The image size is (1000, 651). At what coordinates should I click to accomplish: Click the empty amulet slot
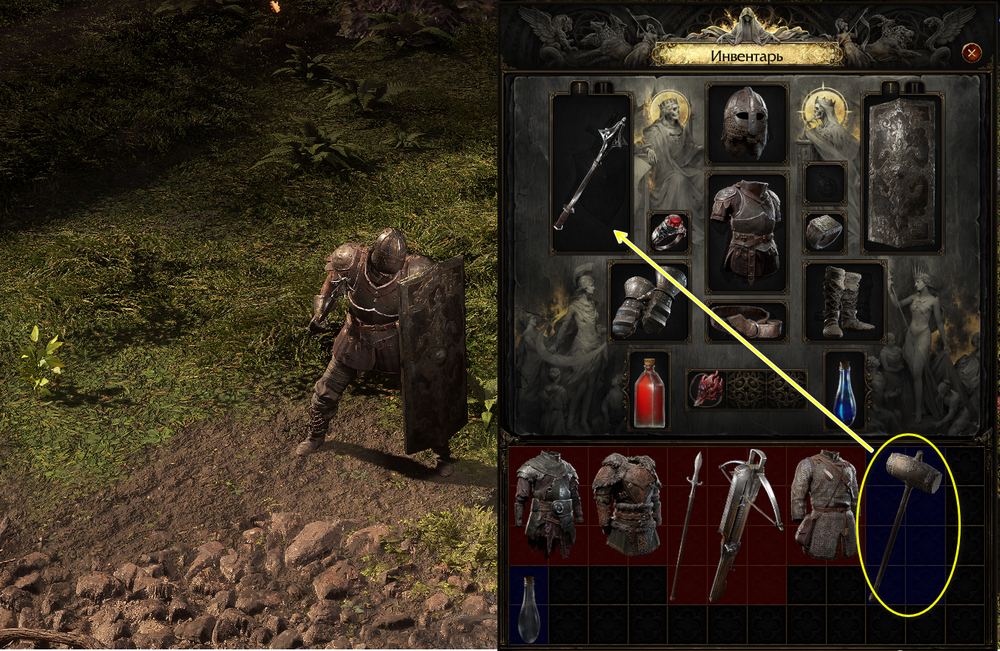pyautogui.click(x=825, y=183)
